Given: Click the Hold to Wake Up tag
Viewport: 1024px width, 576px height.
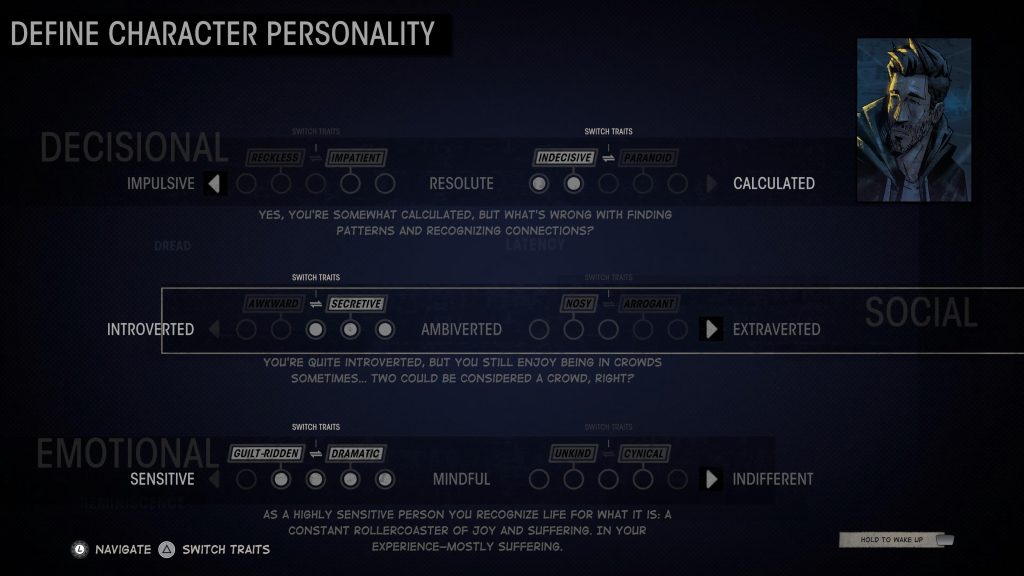Looking at the screenshot, I should click(x=893, y=540).
